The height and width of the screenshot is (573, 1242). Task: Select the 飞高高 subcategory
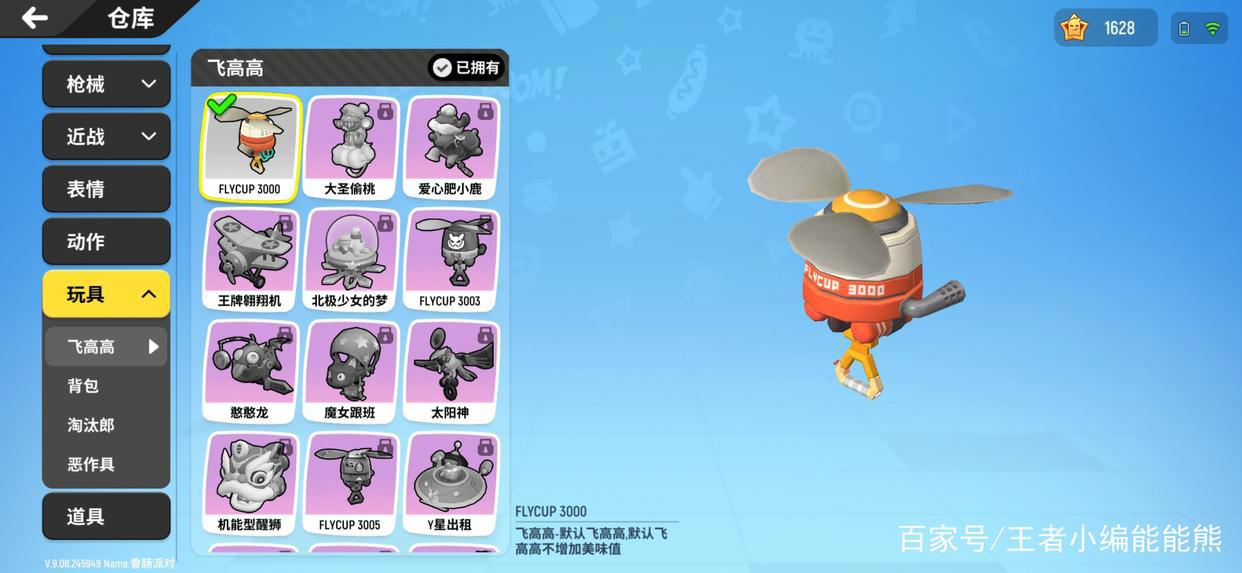click(x=106, y=347)
